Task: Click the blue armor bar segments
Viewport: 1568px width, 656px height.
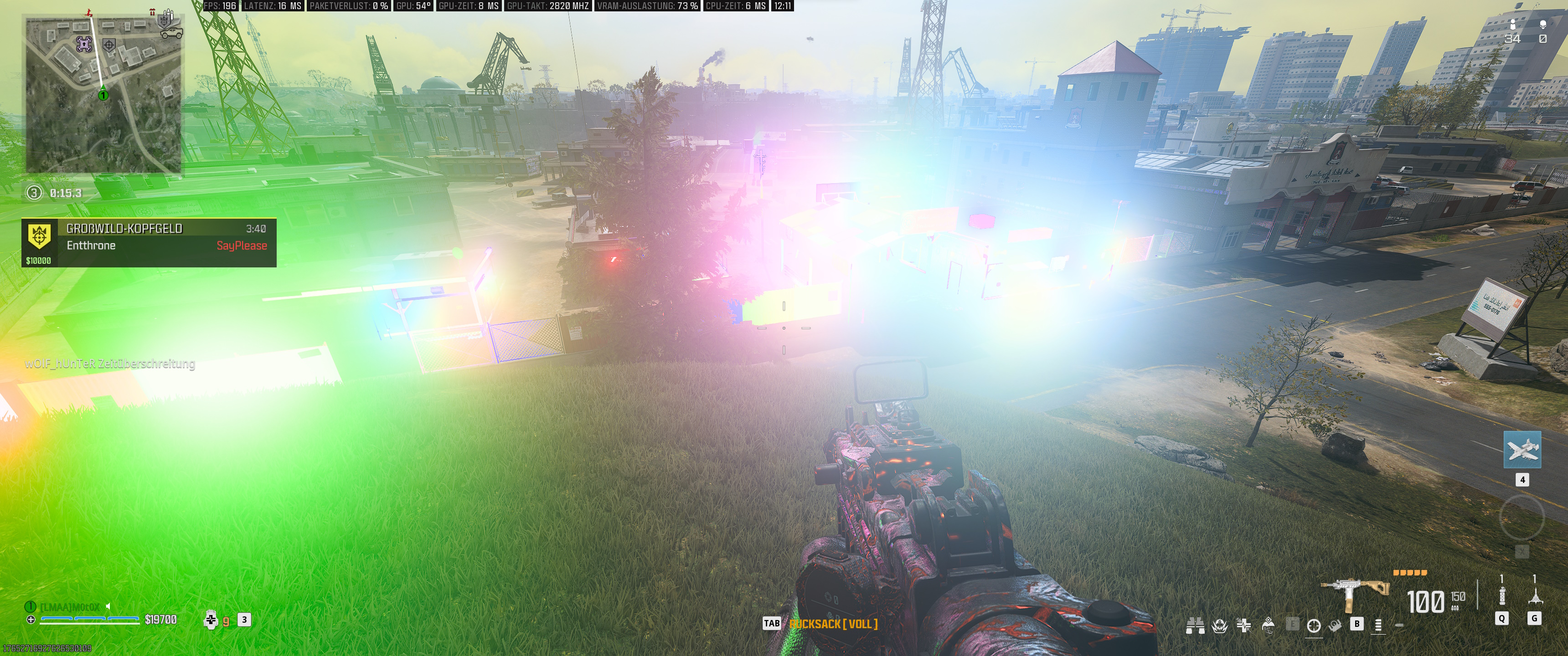Action: click(90, 619)
